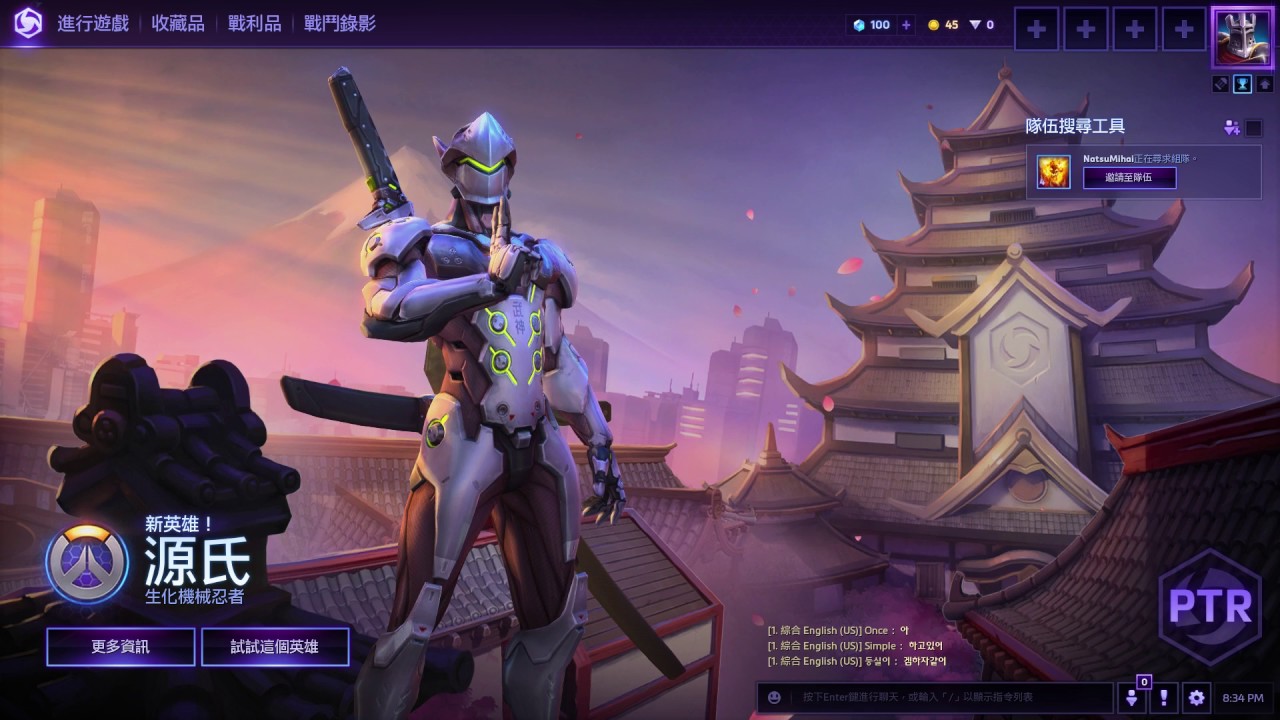Switch to the 收藏品 collection tab
Screen dimensions: 1280x720
coord(178,23)
